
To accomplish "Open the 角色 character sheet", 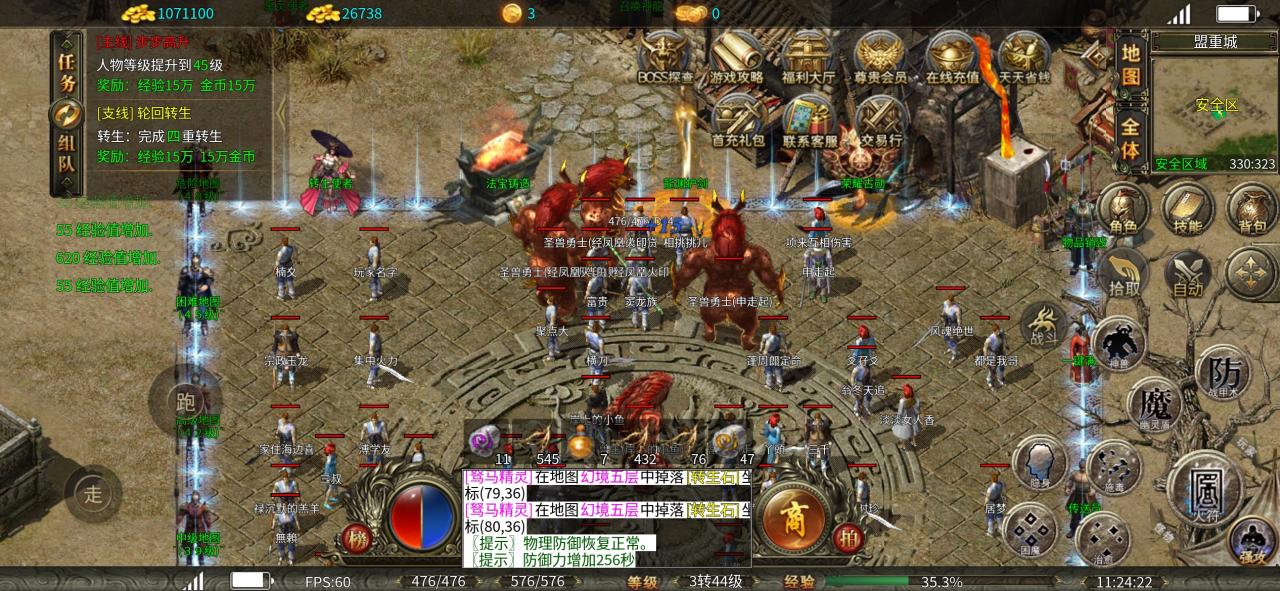I will 1122,208.
